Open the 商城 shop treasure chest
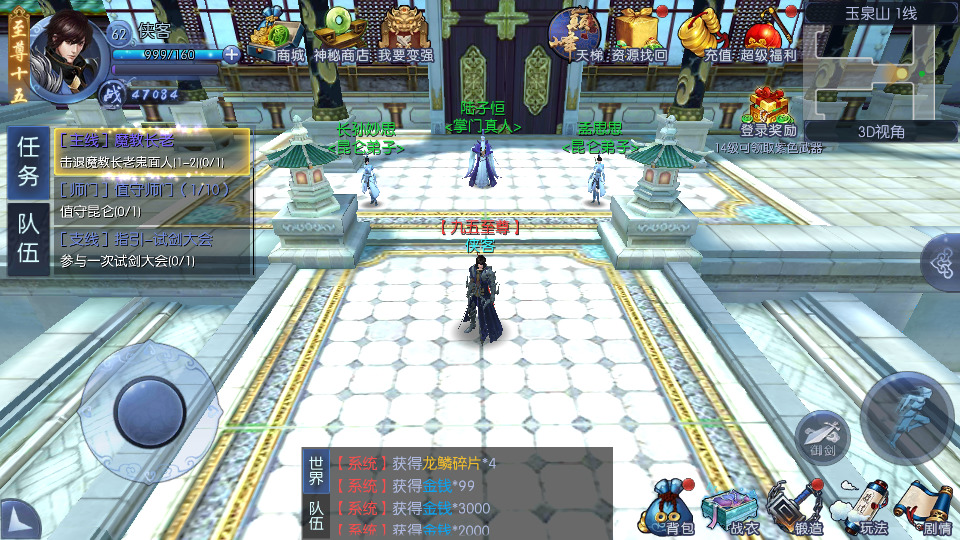Image resolution: width=960 pixels, height=540 pixels. pyautogui.click(x=279, y=38)
